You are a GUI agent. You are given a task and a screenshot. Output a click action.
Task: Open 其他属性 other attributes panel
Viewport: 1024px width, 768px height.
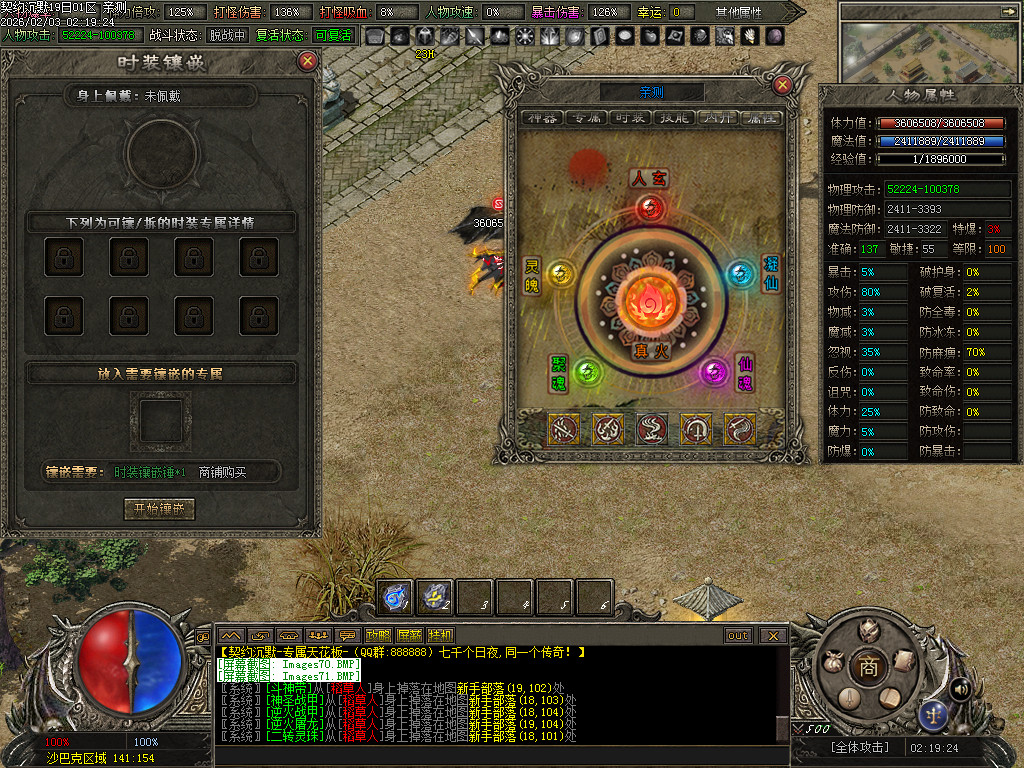(x=739, y=12)
